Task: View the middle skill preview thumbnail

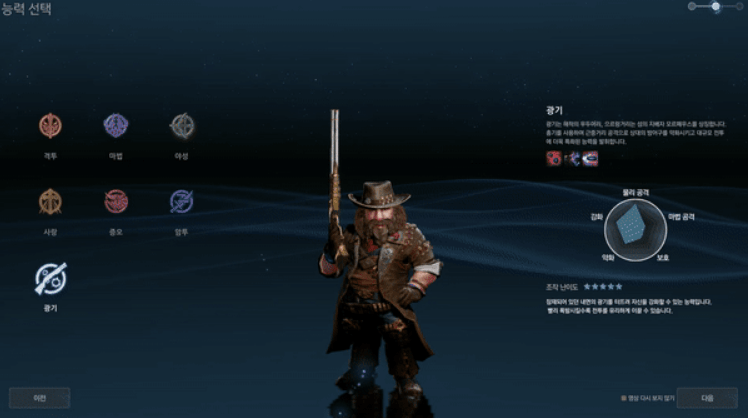Action: (571, 158)
